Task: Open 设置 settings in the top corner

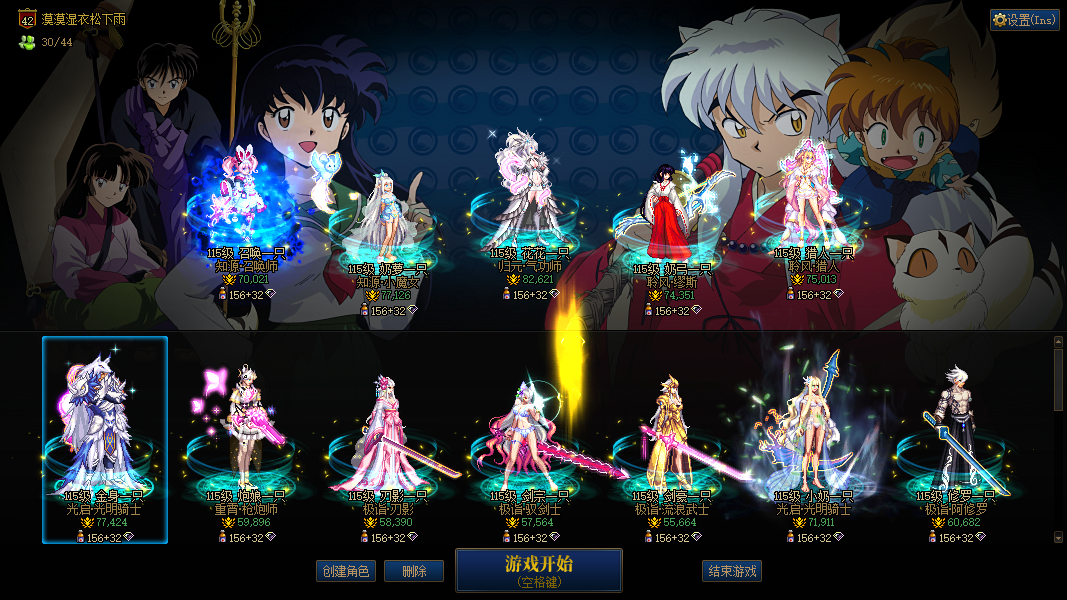Action: 1024,20
